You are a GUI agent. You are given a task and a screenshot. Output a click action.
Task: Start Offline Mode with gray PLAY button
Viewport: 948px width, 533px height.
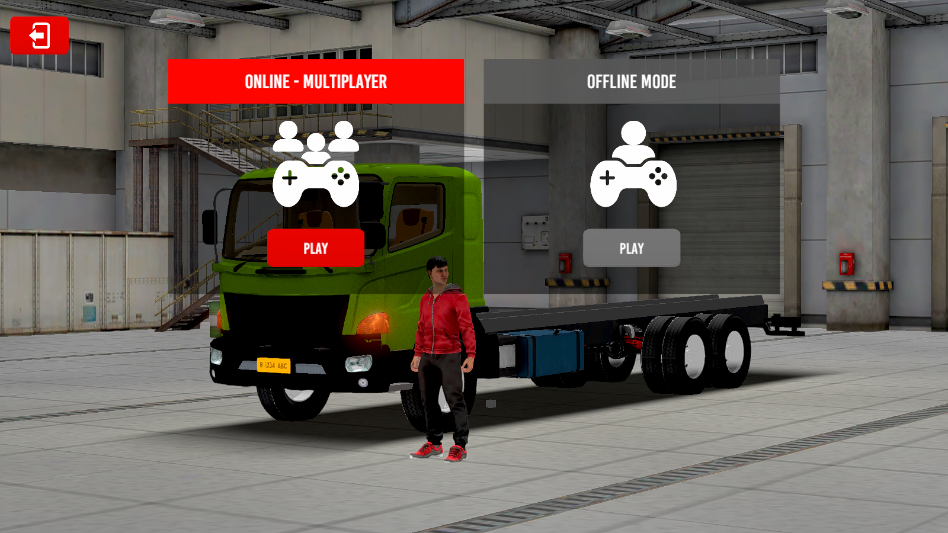pos(631,248)
